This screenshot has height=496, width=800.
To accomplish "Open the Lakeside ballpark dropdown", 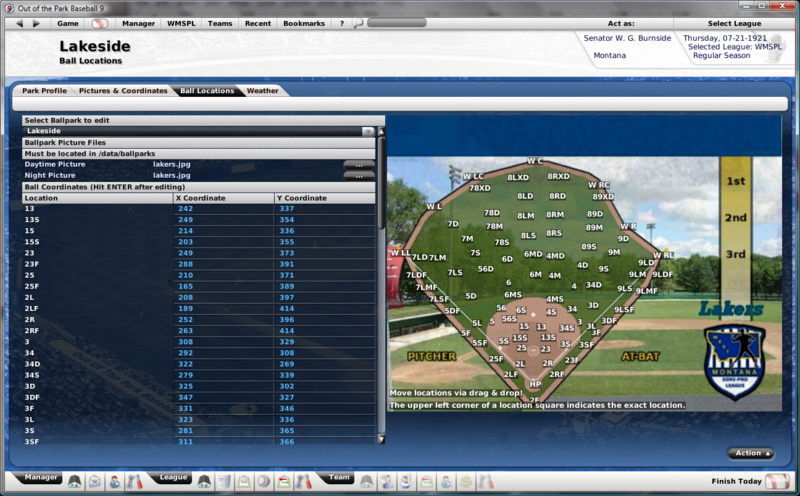I will 368,131.
